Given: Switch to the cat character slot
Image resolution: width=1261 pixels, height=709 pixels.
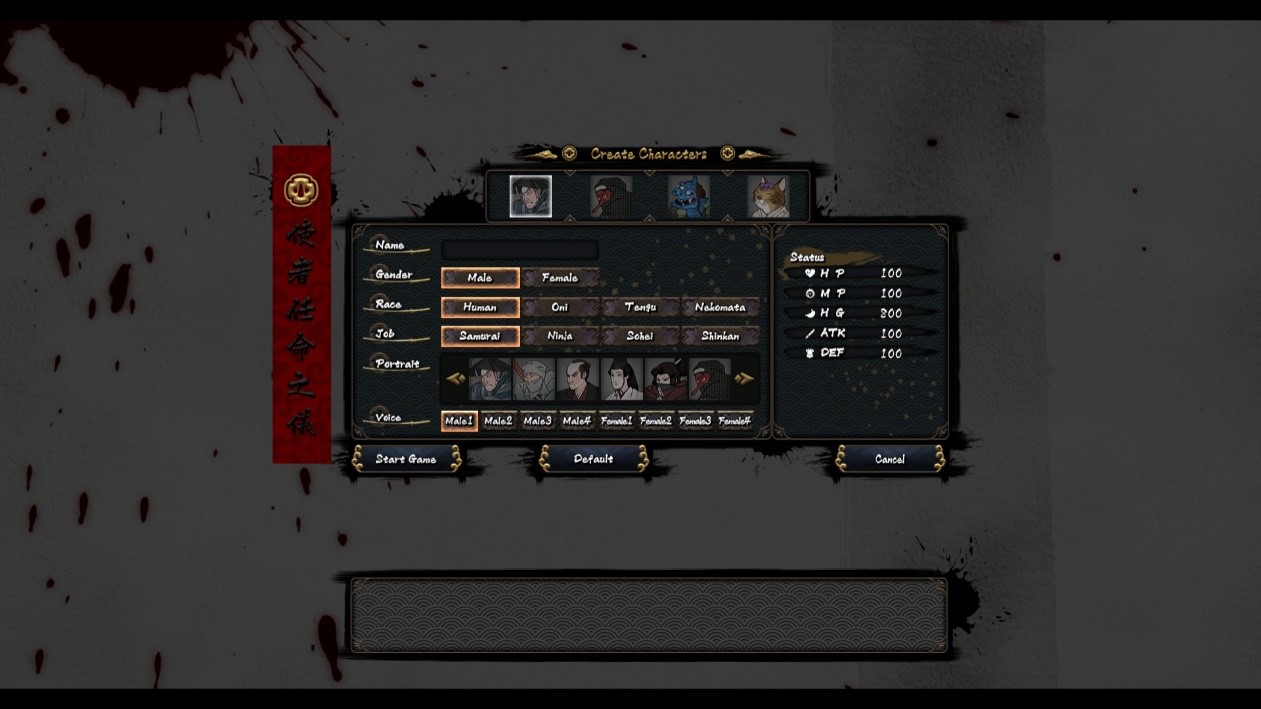Looking at the screenshot, I should point(768,197).
